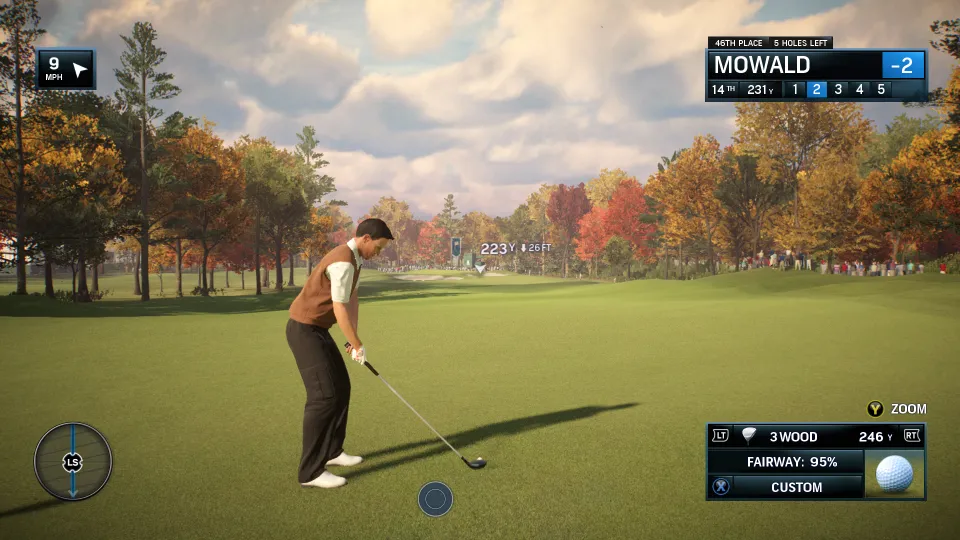960x540 pixels.
Task: Open the Custom shot type option
Action: [796, 487]
